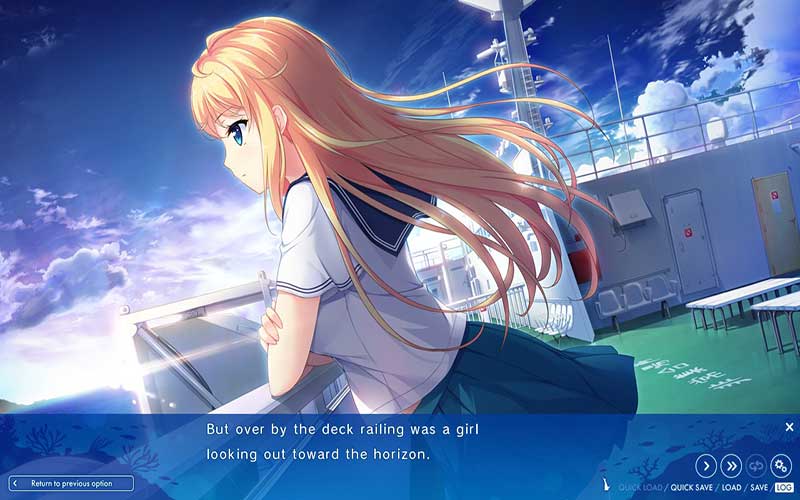Viewport: 800px width, 500px height.
Task: Hide the dialogue box with the X
Action: 789,427
